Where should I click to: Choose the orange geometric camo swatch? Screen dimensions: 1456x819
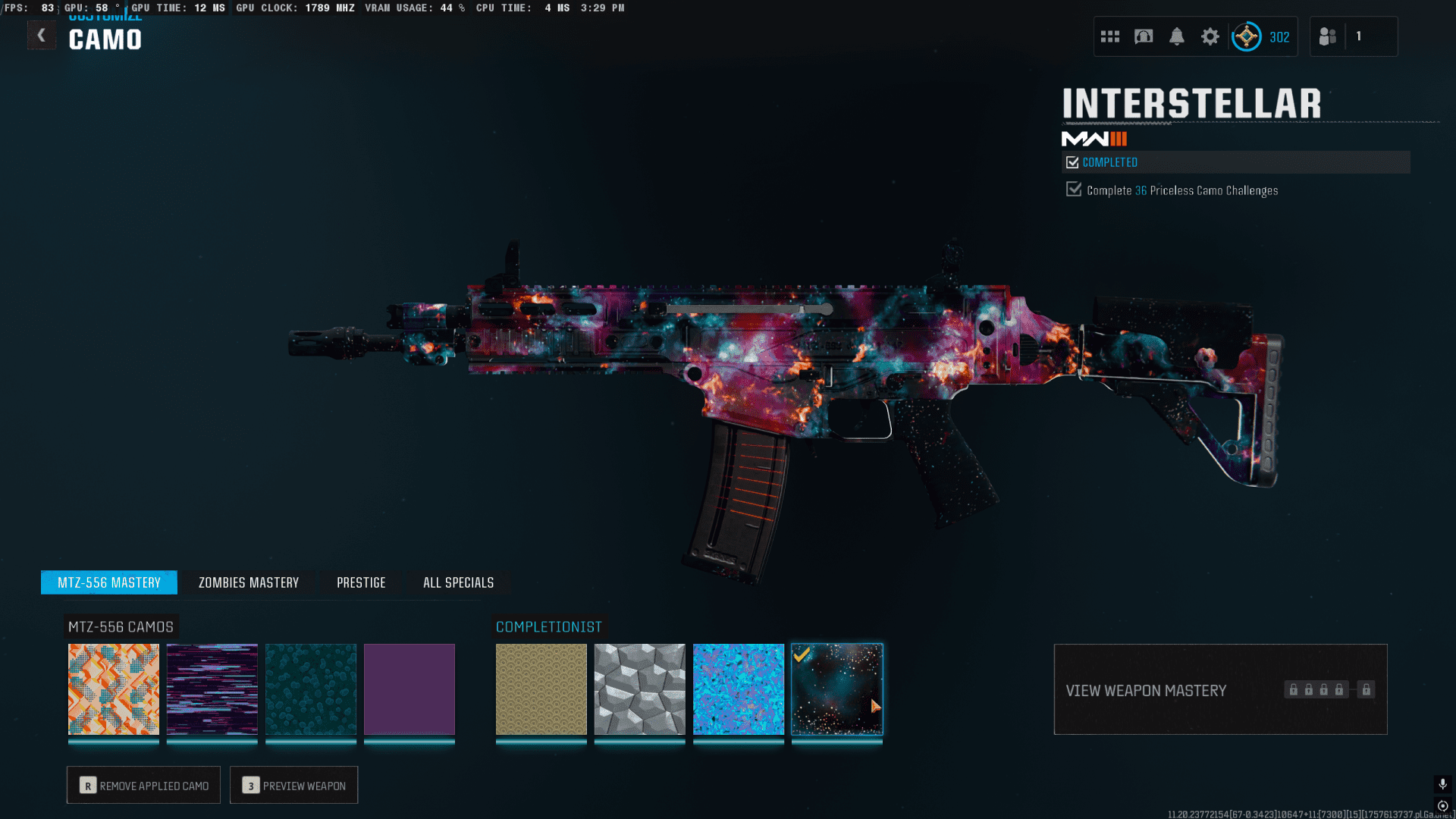[114, 689]
